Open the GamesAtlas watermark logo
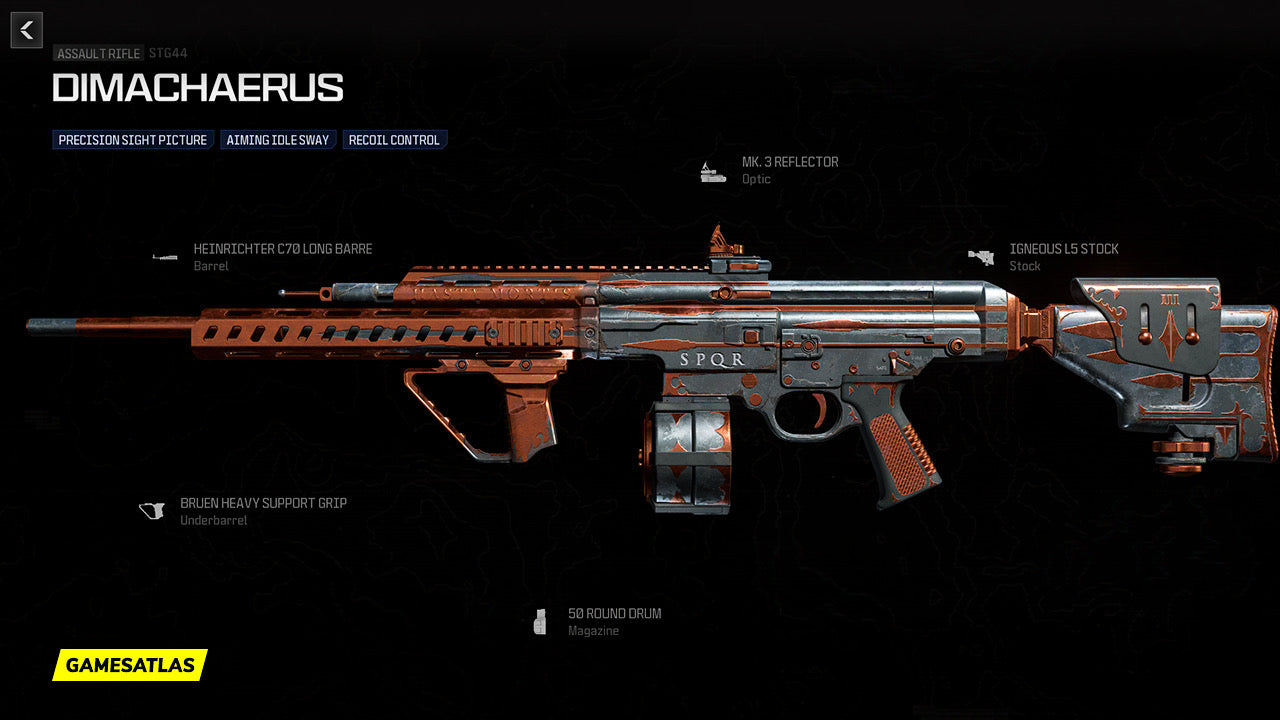The height and width of the screenshot is (720, 1280). point(130,665)
